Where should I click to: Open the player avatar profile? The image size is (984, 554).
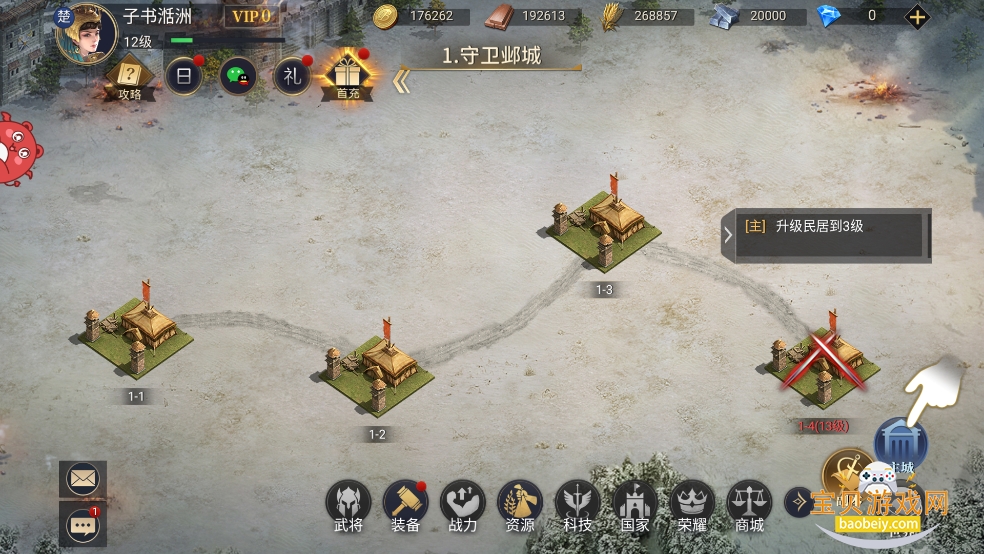pos(85,32)
